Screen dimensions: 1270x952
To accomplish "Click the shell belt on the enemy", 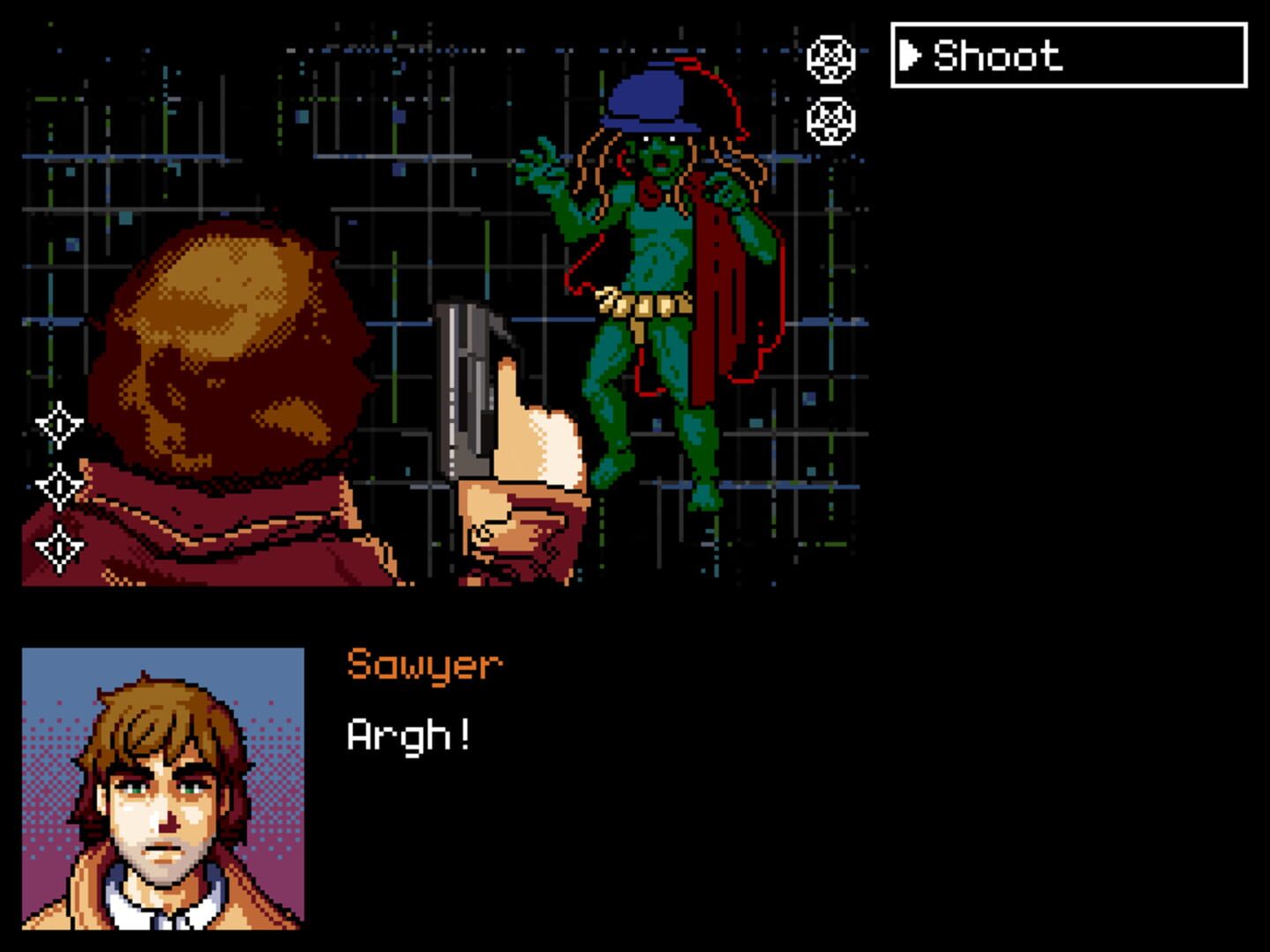I will [x=646, y=304].
